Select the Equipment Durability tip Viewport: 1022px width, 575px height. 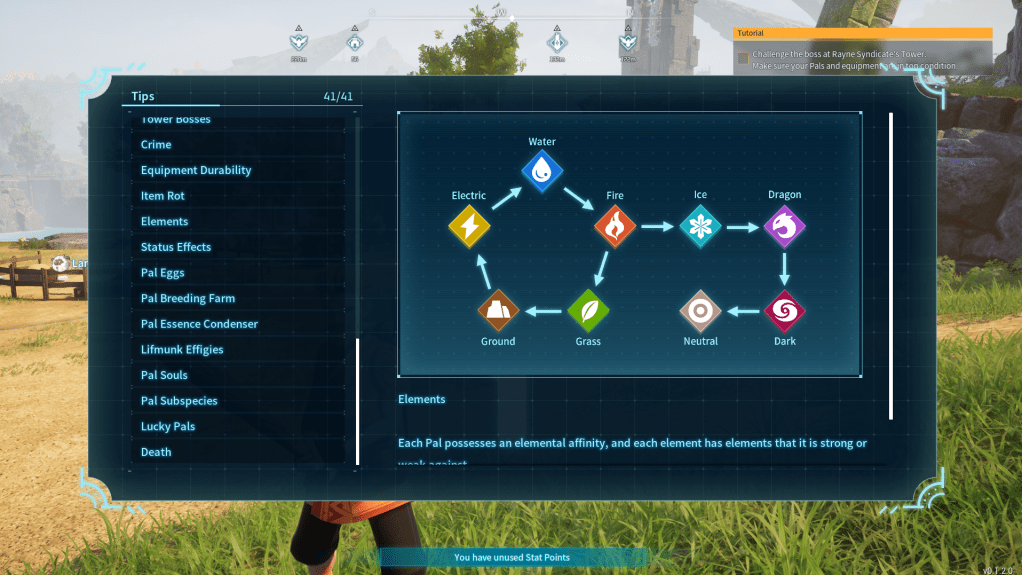(x=196, y=170)
